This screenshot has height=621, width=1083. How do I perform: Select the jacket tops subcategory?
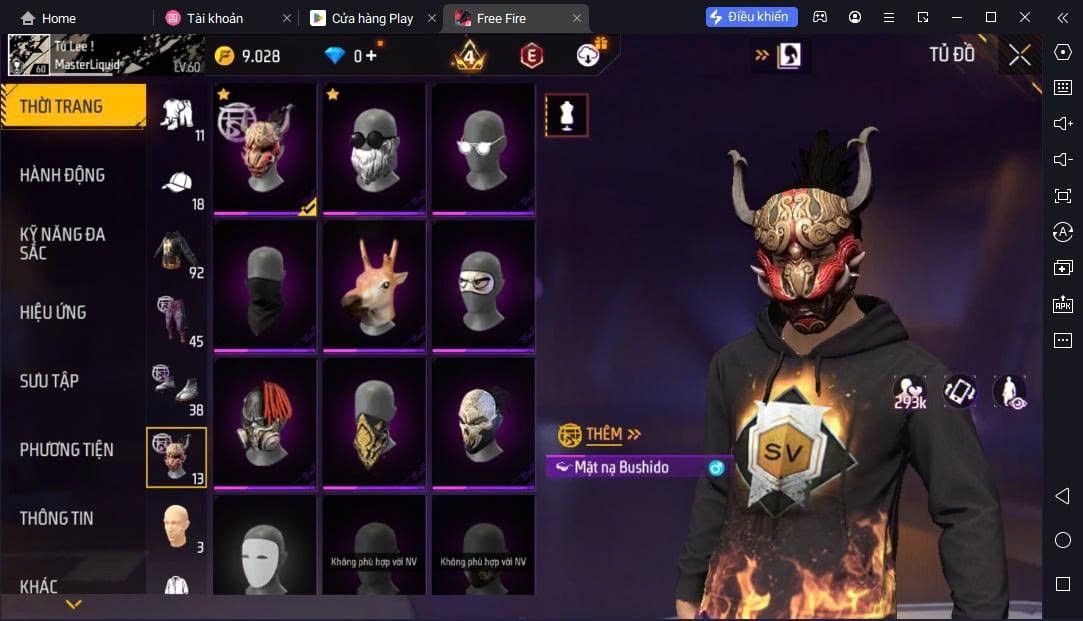pos(176,253)
